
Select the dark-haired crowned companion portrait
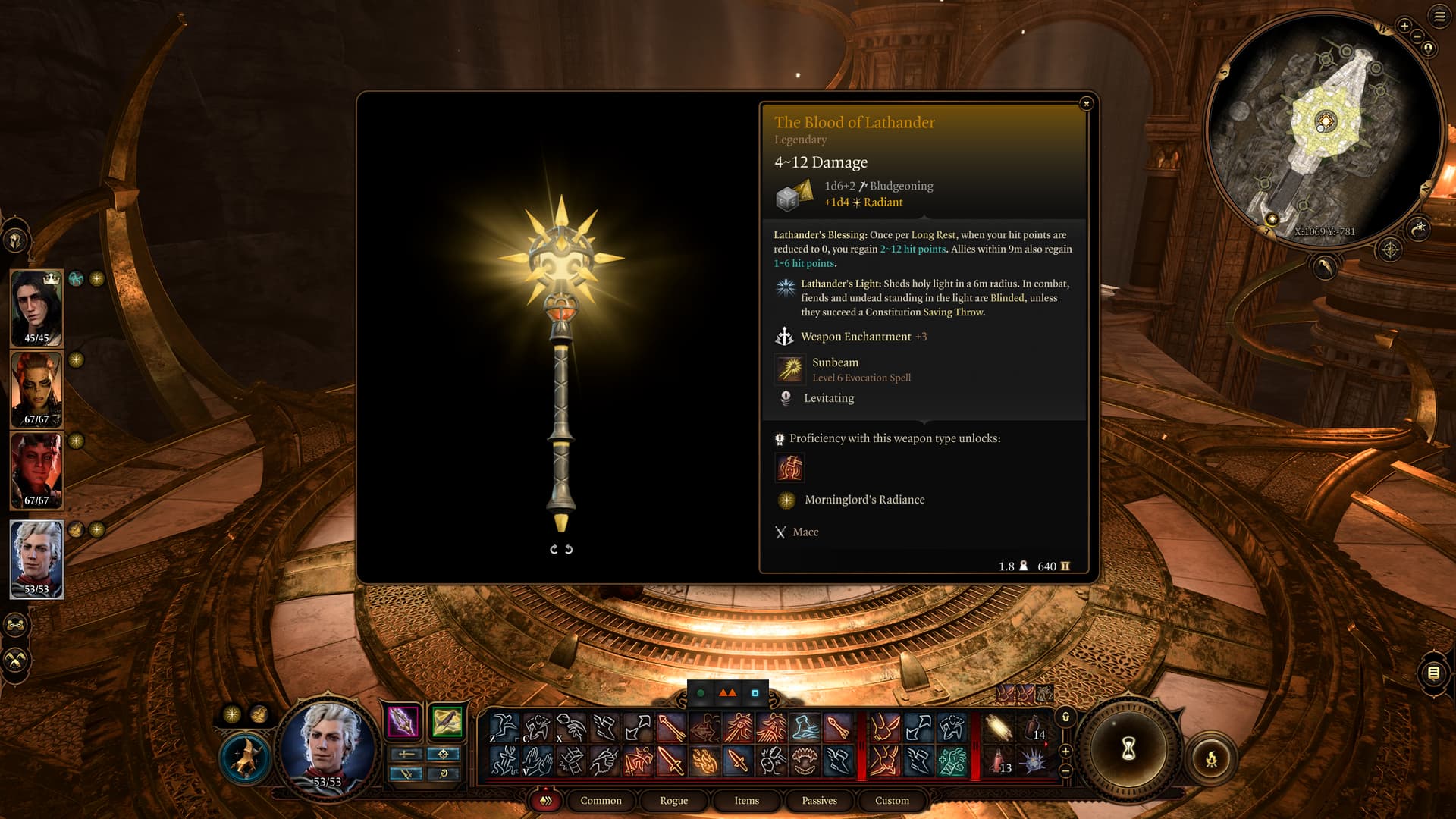tap(36, 307)
